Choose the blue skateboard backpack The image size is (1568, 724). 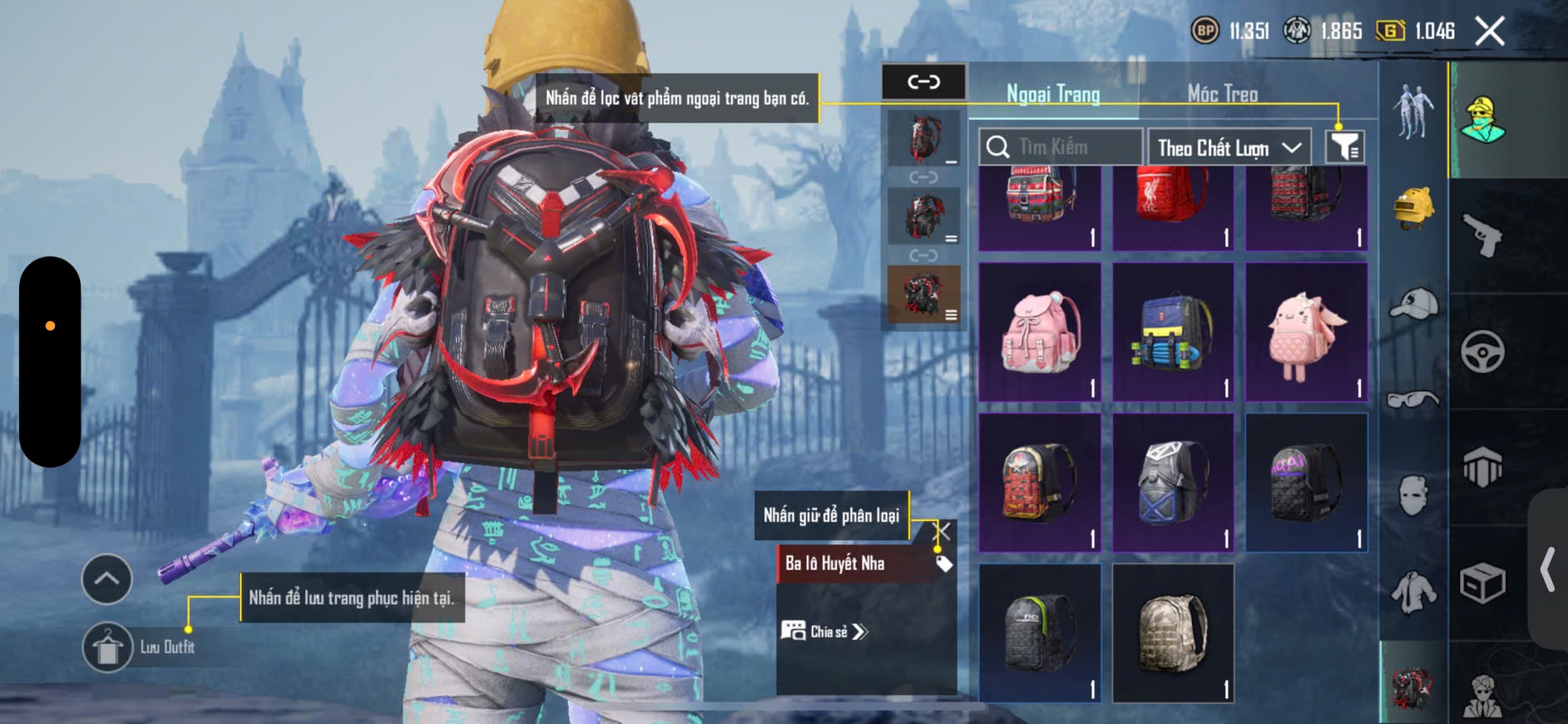[1173, 332]
